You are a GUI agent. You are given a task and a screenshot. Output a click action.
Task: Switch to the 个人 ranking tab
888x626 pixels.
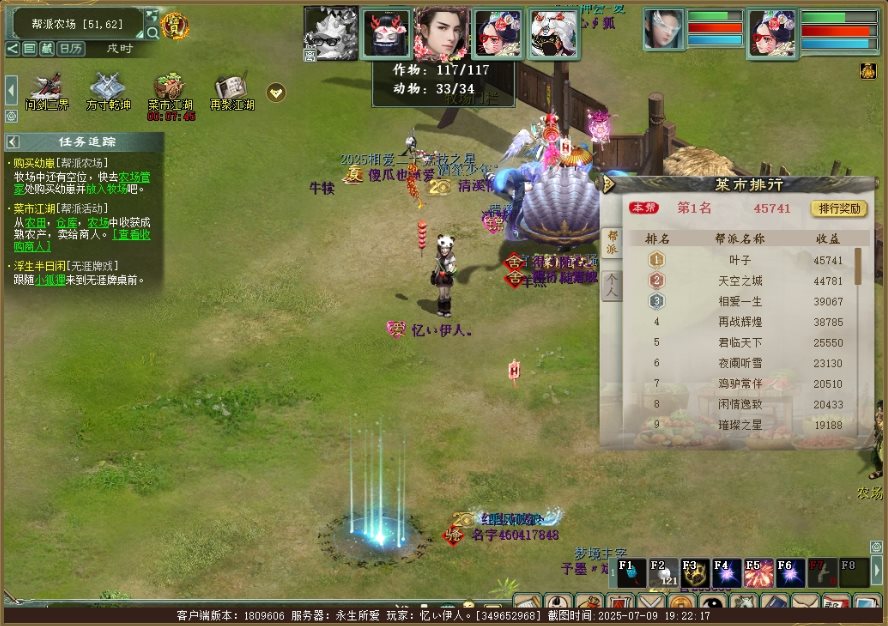point(612,285)
